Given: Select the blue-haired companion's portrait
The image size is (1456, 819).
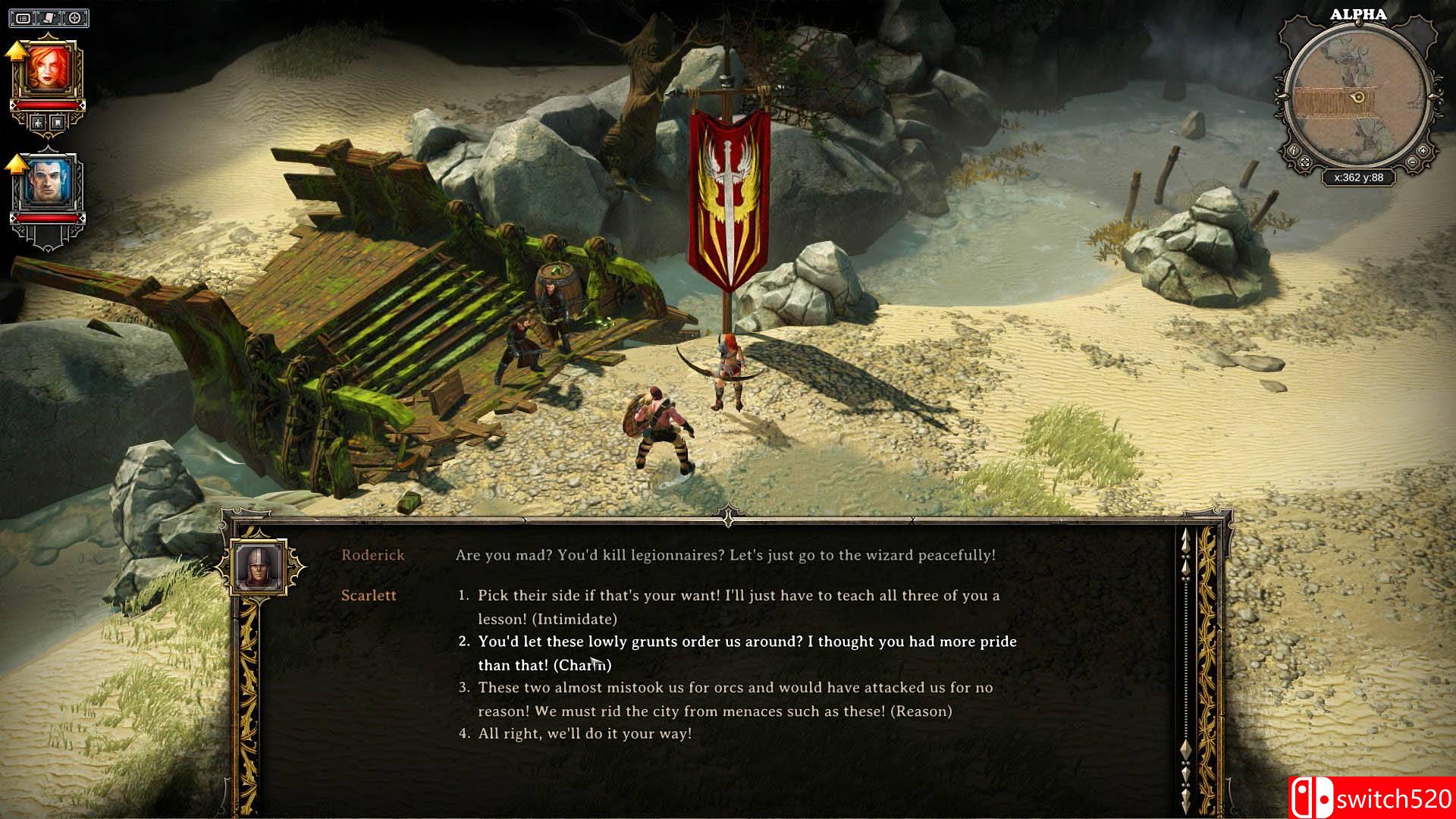Looking at the screenshot, I should coord(48,180).
